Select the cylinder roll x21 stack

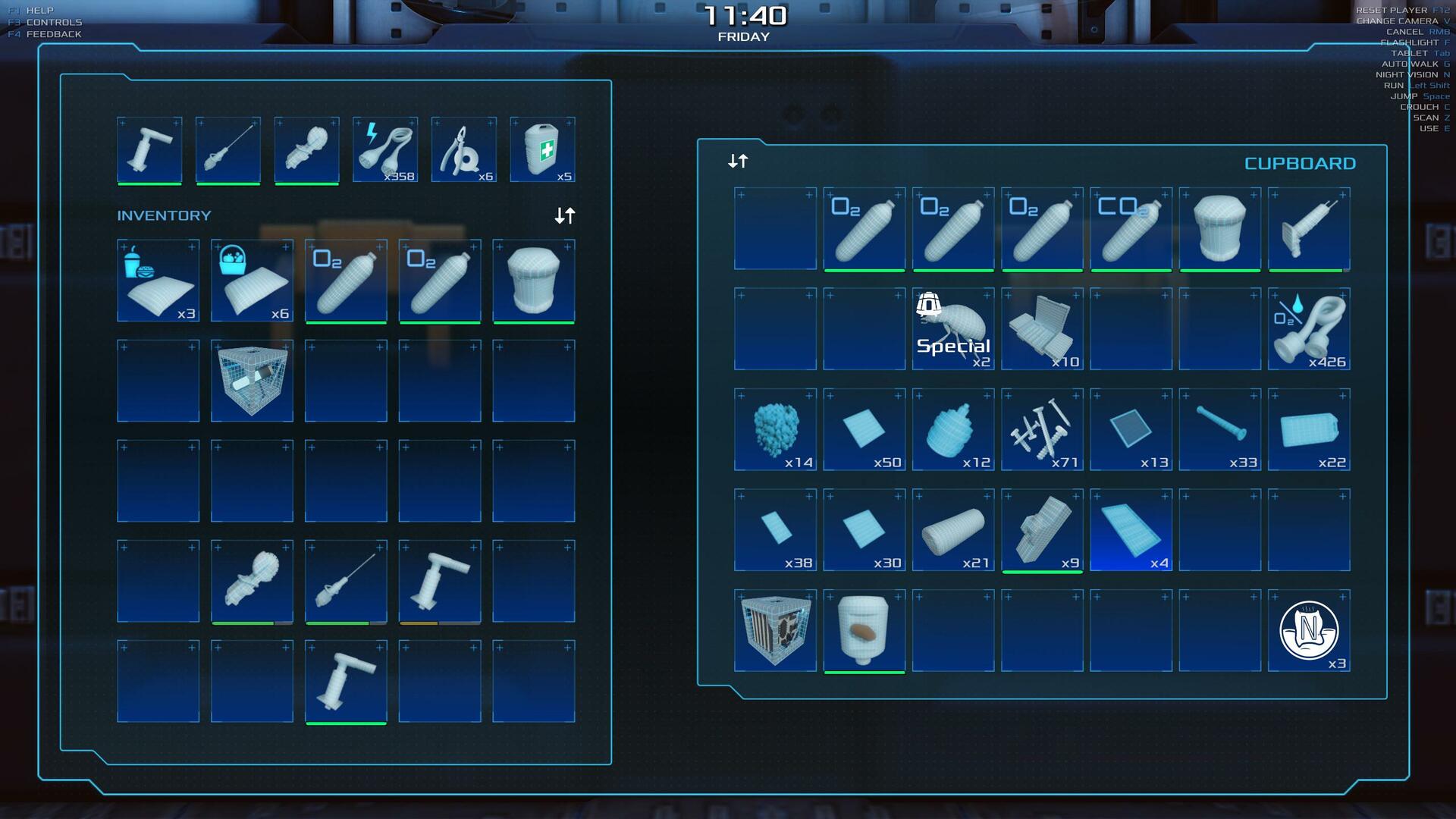pos(953,529)
